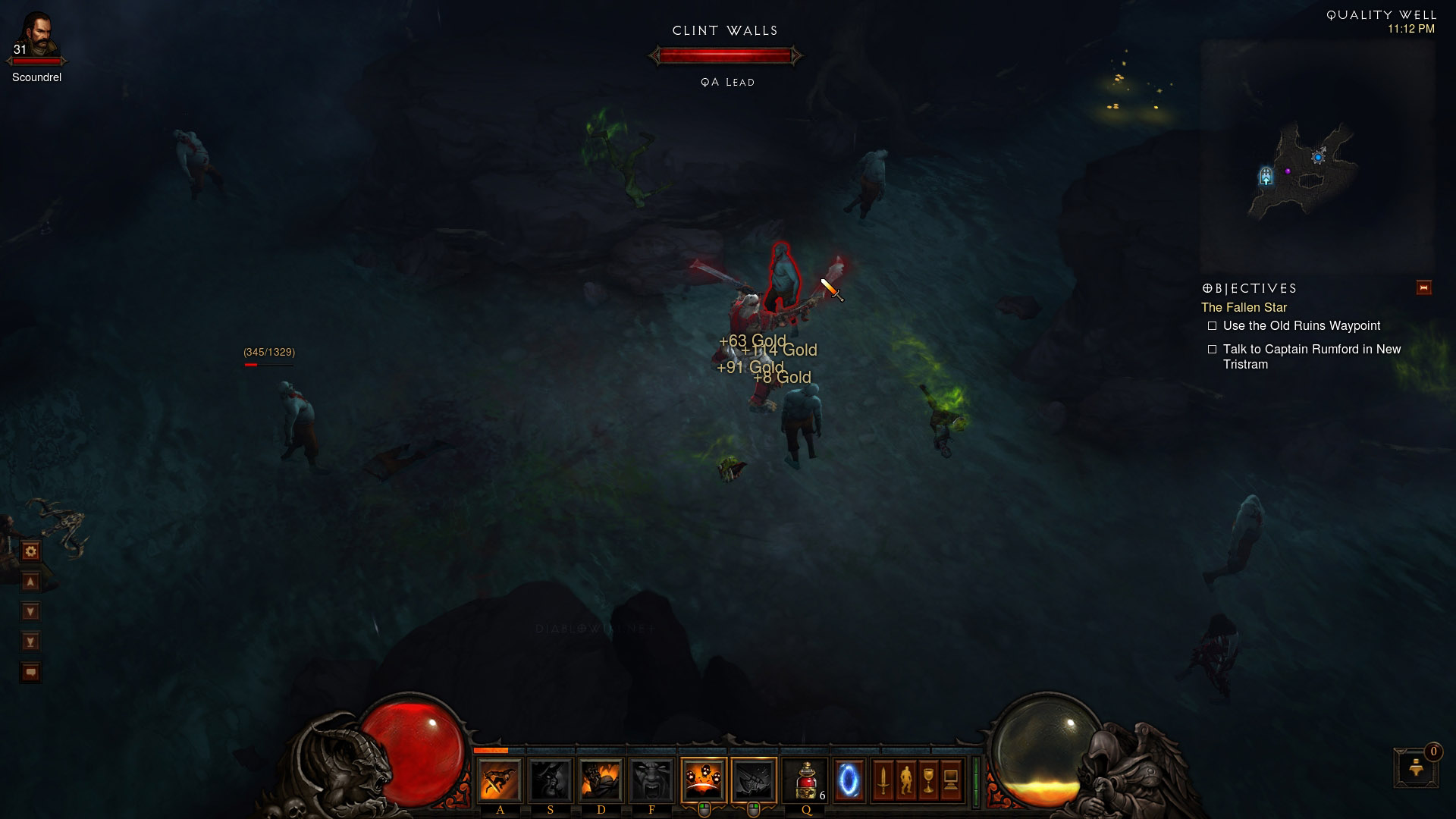Activate the leaping warrior skill on slot A
1456x819 pixels.
499,780
